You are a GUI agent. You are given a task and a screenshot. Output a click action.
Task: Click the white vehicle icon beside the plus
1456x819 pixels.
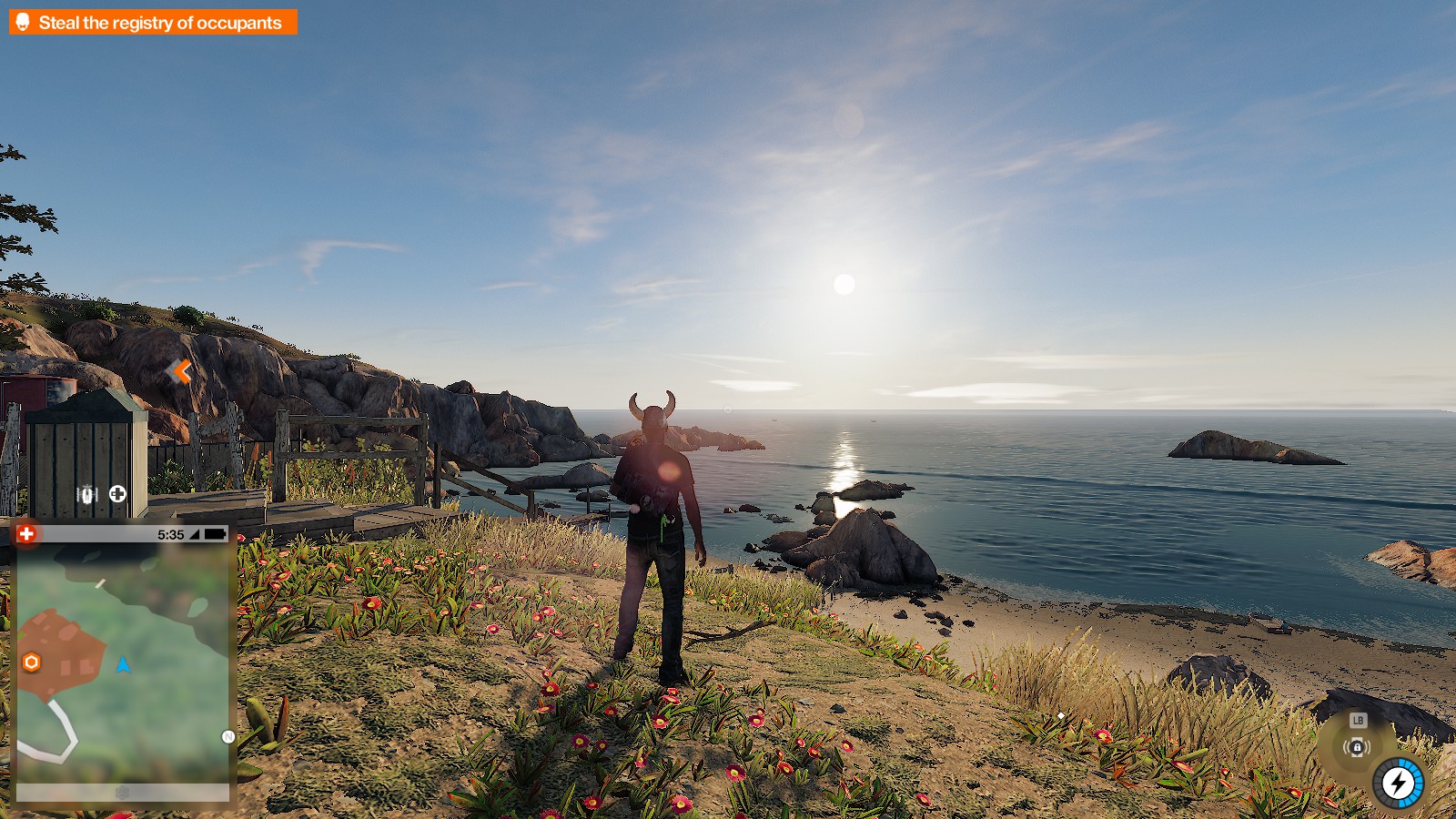(87, 495)
